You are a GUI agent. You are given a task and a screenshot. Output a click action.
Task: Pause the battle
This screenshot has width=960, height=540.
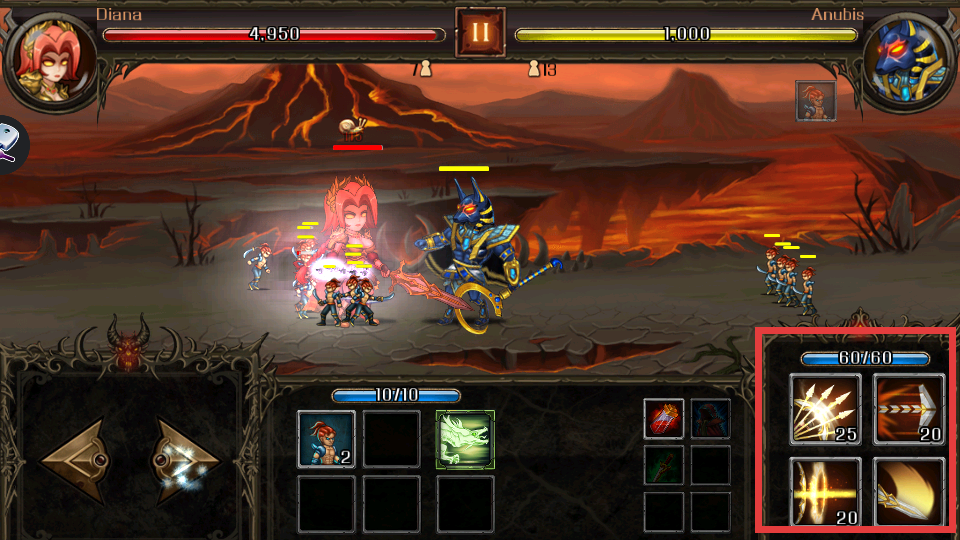point(480,32)
